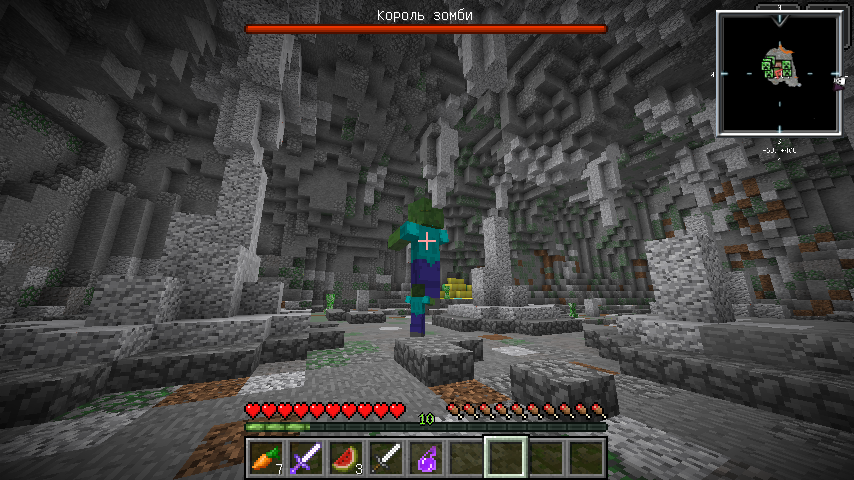Choose the iron sword in hotbar
854x480 pixels.
(386, 458)
